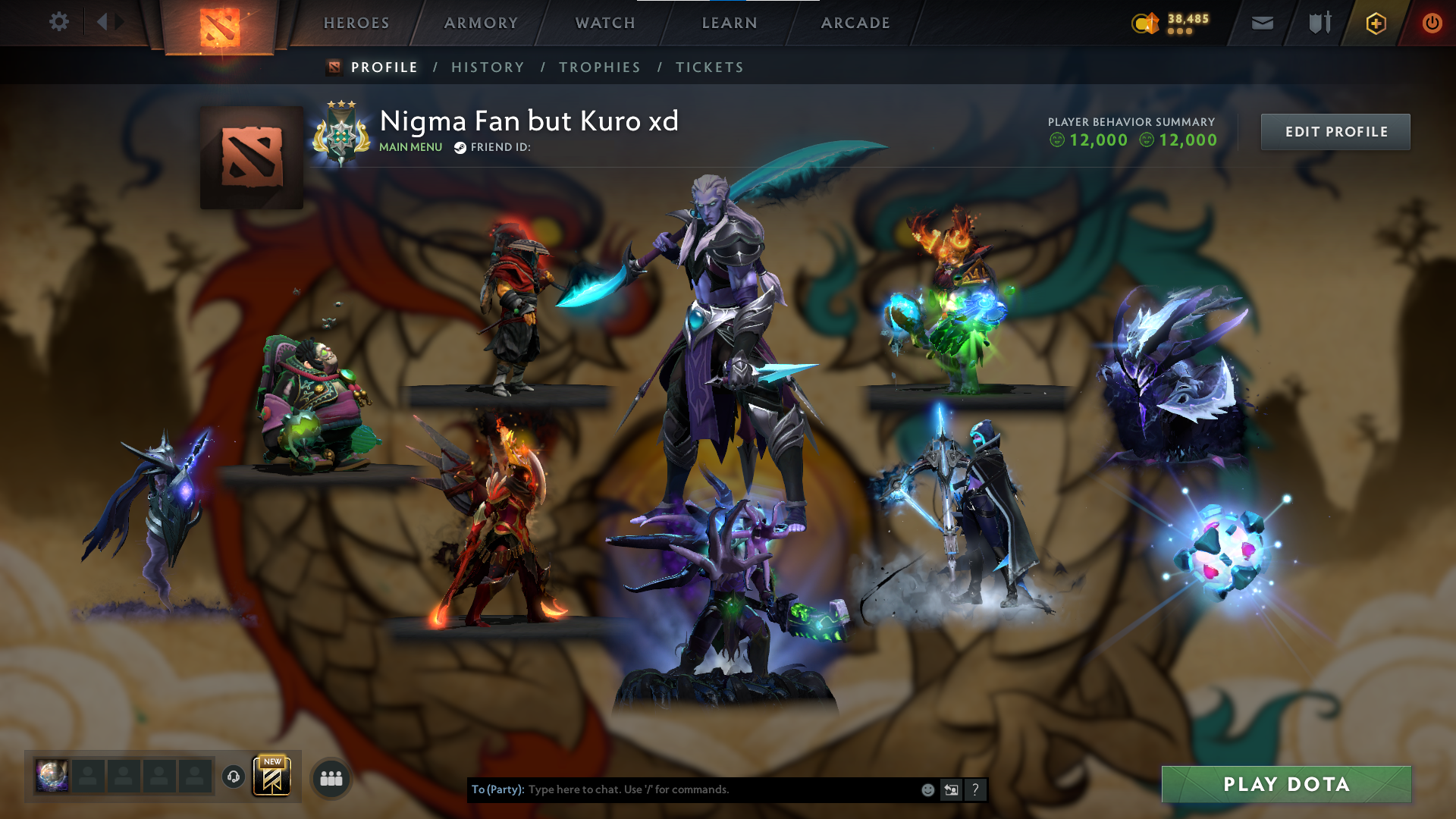
Task: Open the settings gear icon
Action: tap(59, 22)
